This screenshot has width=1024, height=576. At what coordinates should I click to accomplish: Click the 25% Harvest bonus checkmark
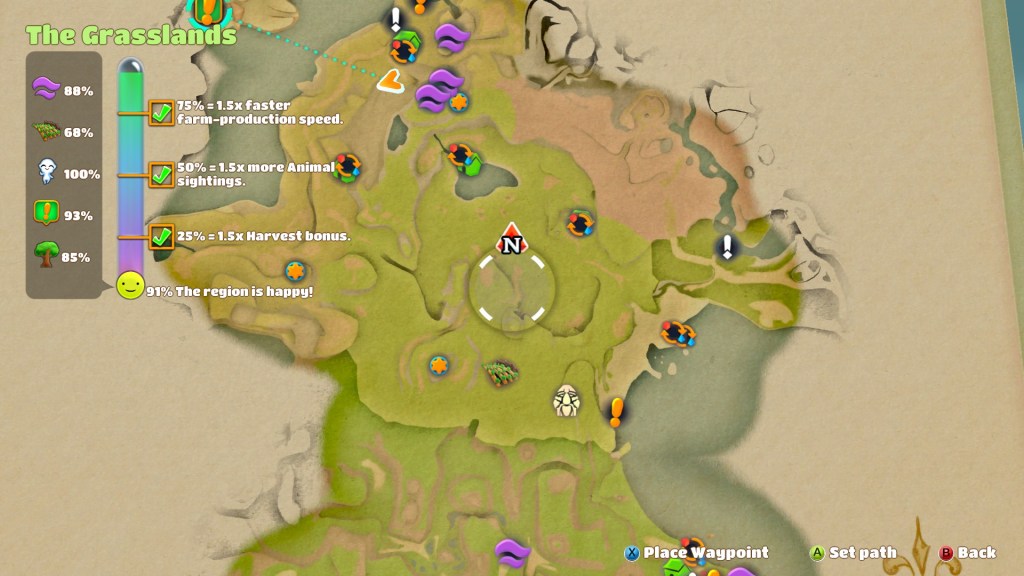coord(161,236)
